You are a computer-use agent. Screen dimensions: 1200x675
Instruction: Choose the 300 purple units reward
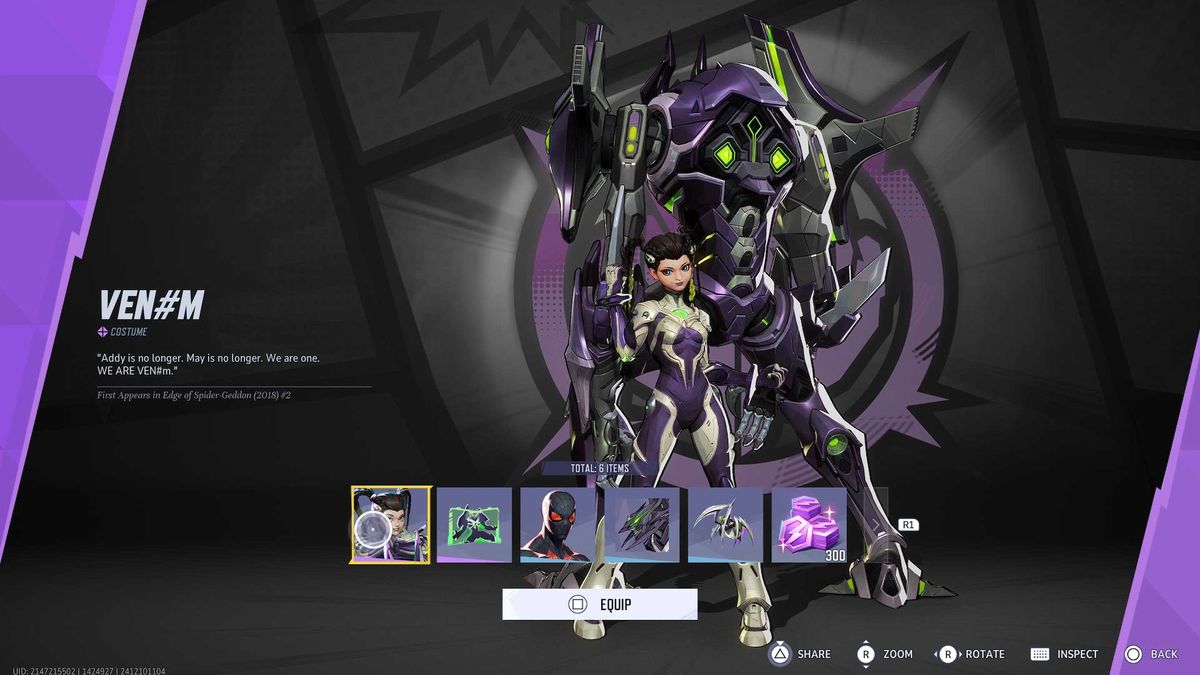click(809, 525)
